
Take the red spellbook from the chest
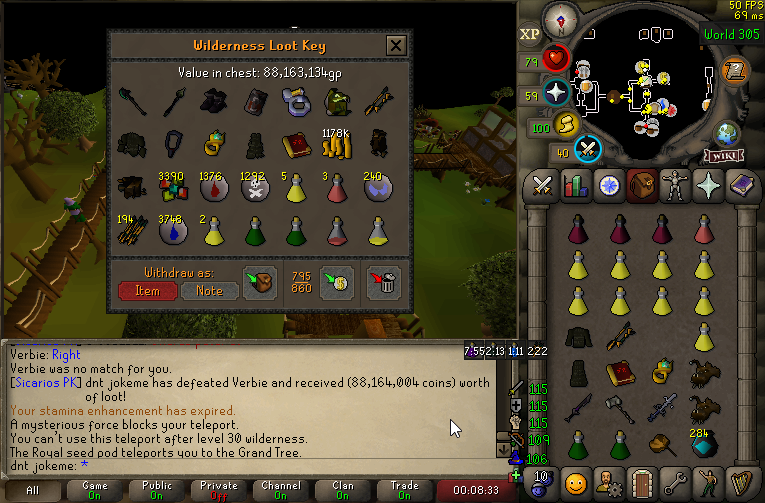coord(295,146)
